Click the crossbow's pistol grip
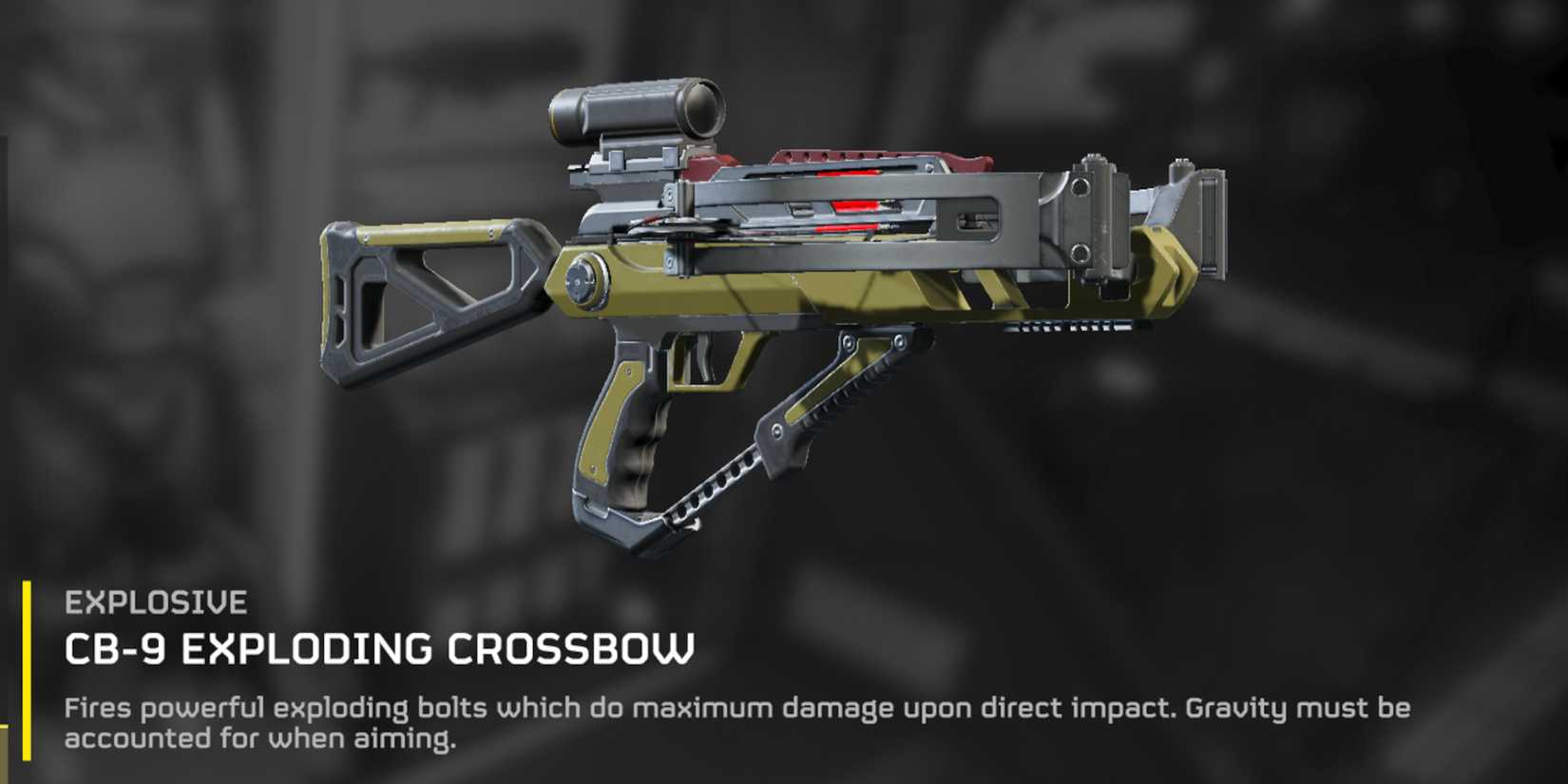Image resolution: width=1568 pixels, height=784 pixels. [632, 437]
